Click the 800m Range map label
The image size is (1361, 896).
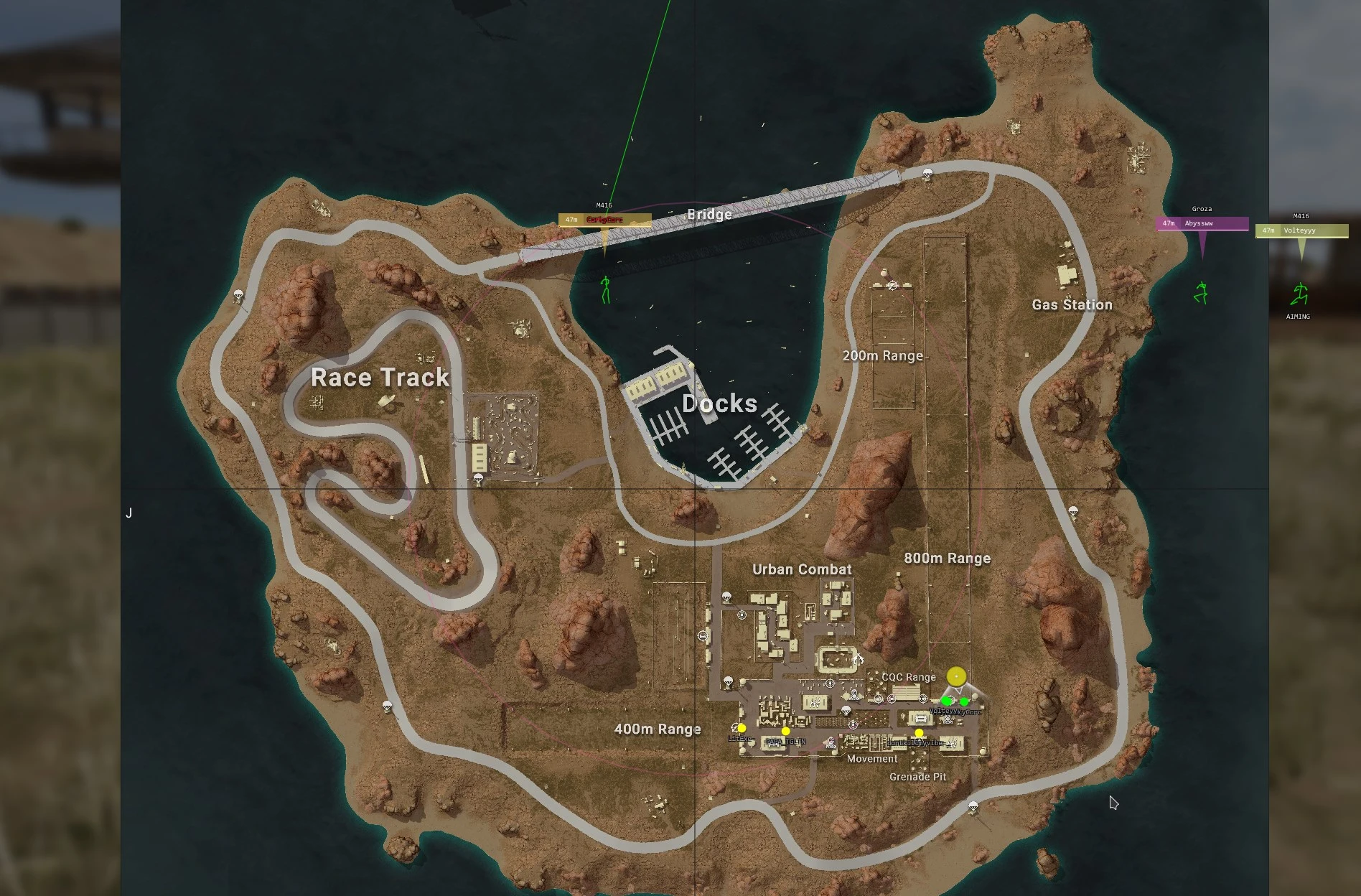click(947, 559)
